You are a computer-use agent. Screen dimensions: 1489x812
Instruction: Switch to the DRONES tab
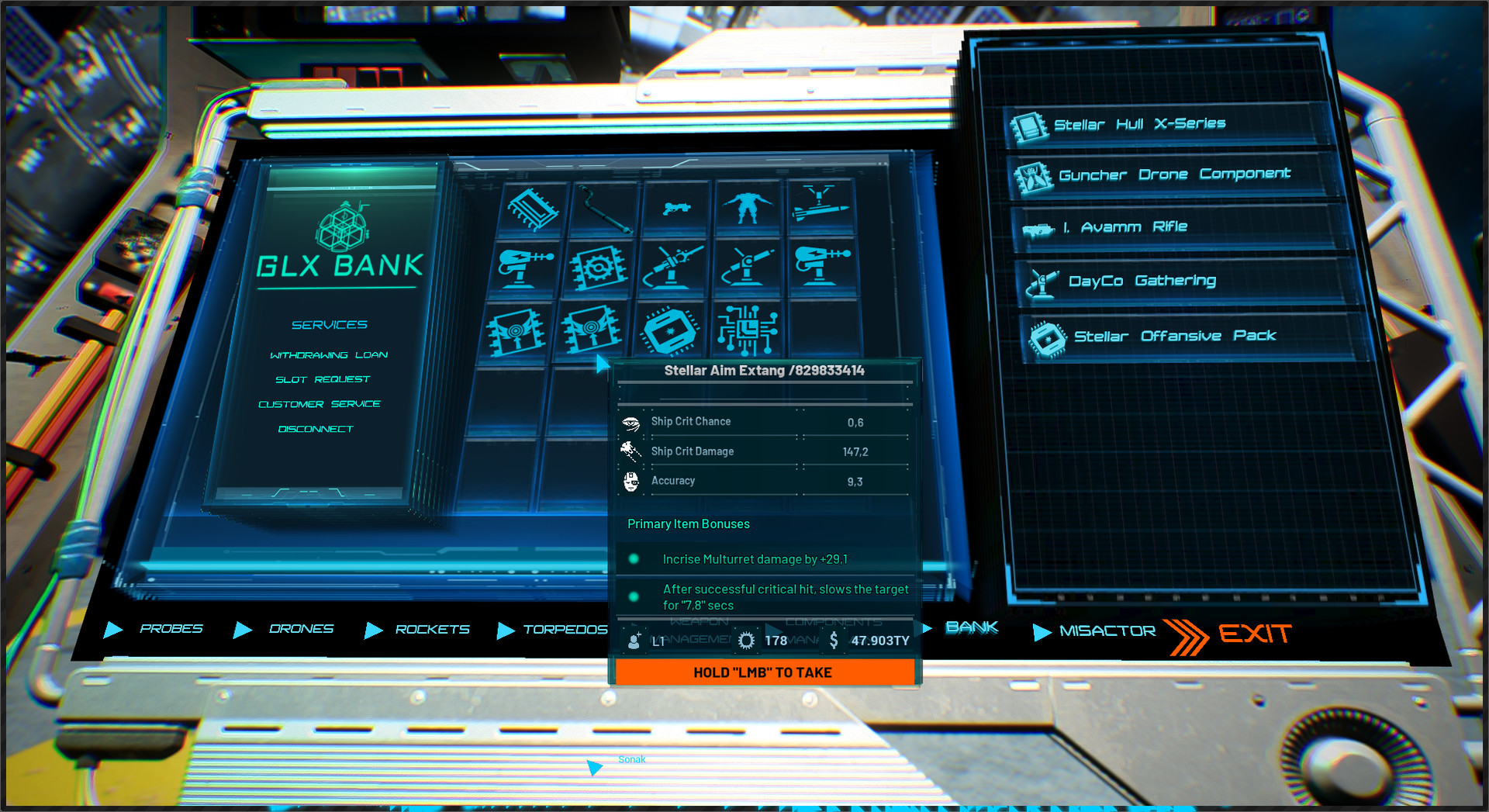[x=301, y=628]
